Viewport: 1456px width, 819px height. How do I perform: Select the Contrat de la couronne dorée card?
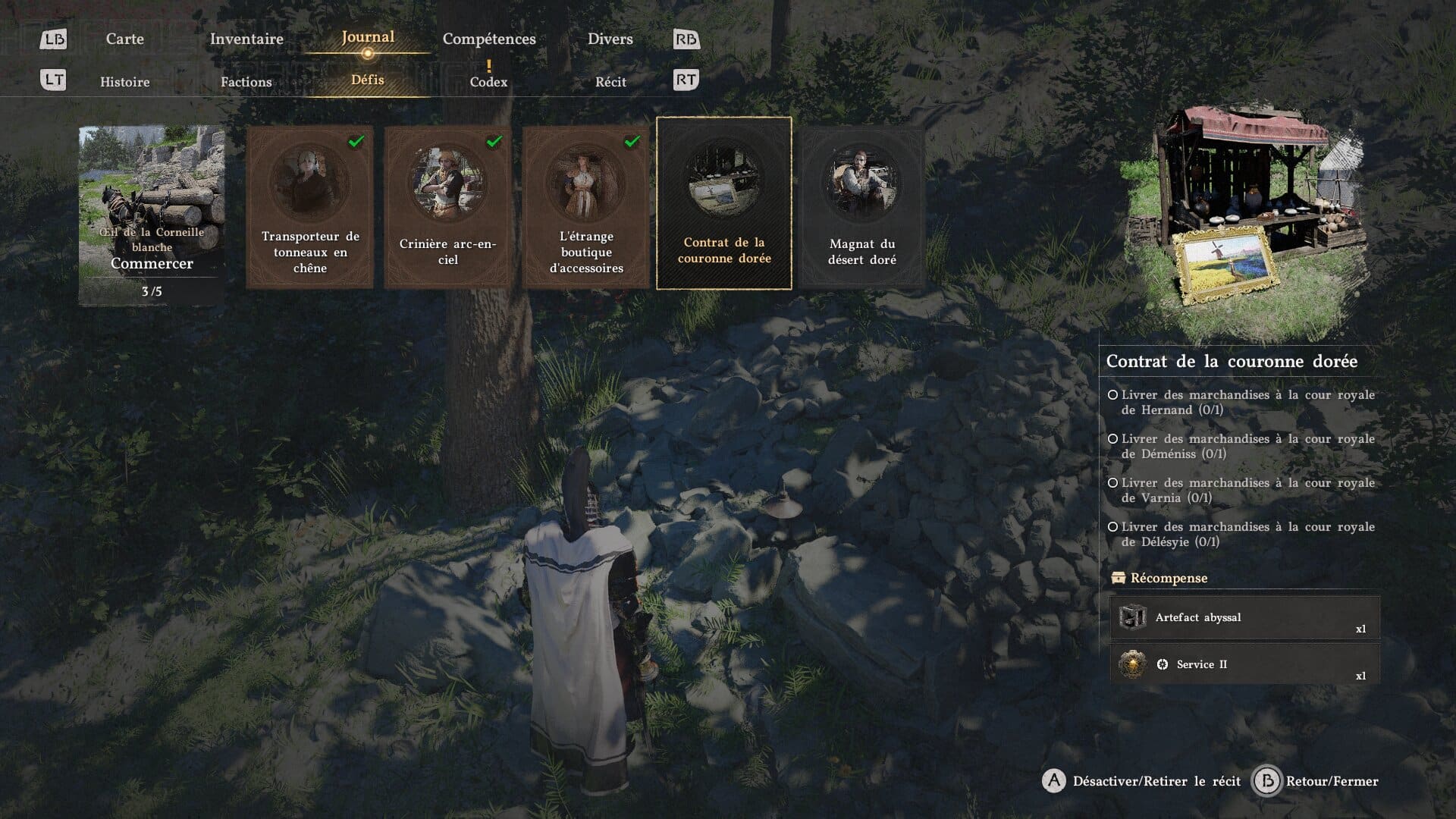[x=724, y=203]
